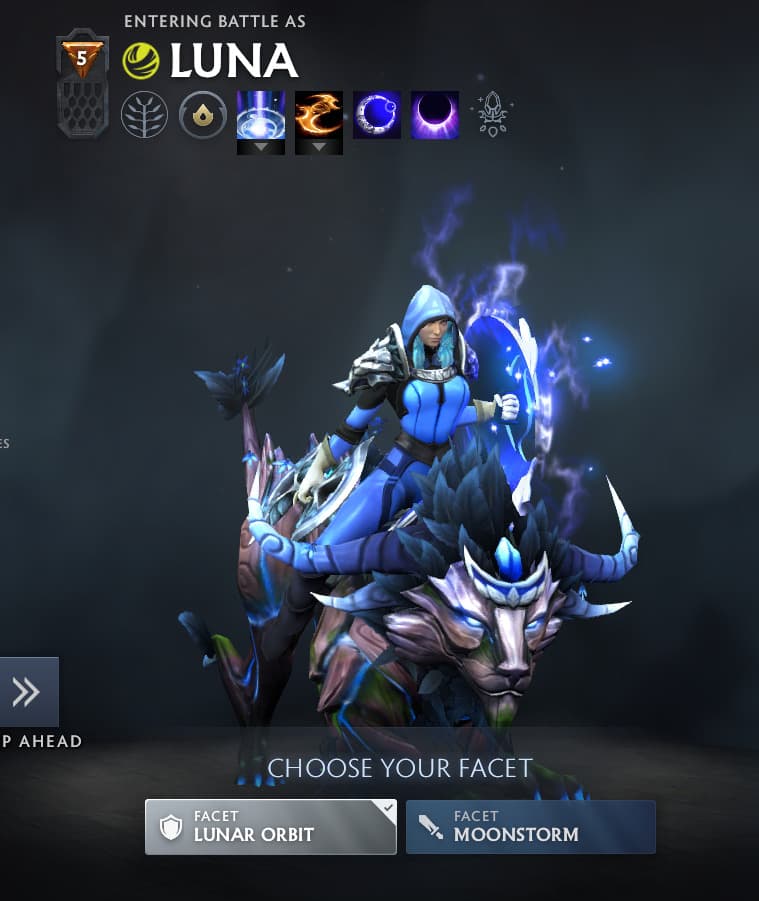Select the Moonstorm facet
This screenshot has width=759, height=901.
pyautogui.click(x=530, y=827)
